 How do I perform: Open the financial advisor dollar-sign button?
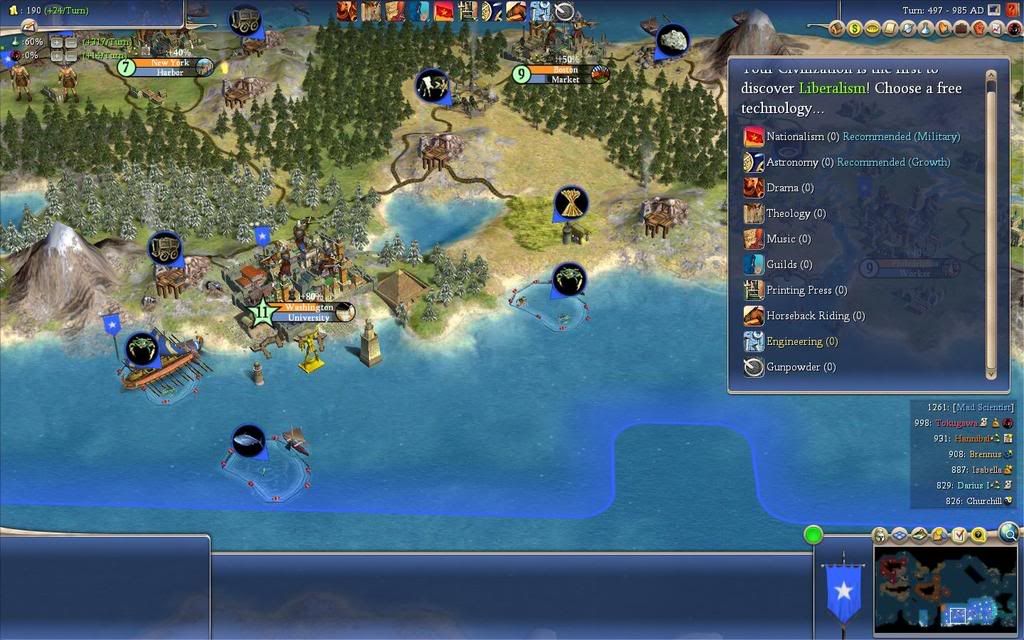click(x=855, y=29)
